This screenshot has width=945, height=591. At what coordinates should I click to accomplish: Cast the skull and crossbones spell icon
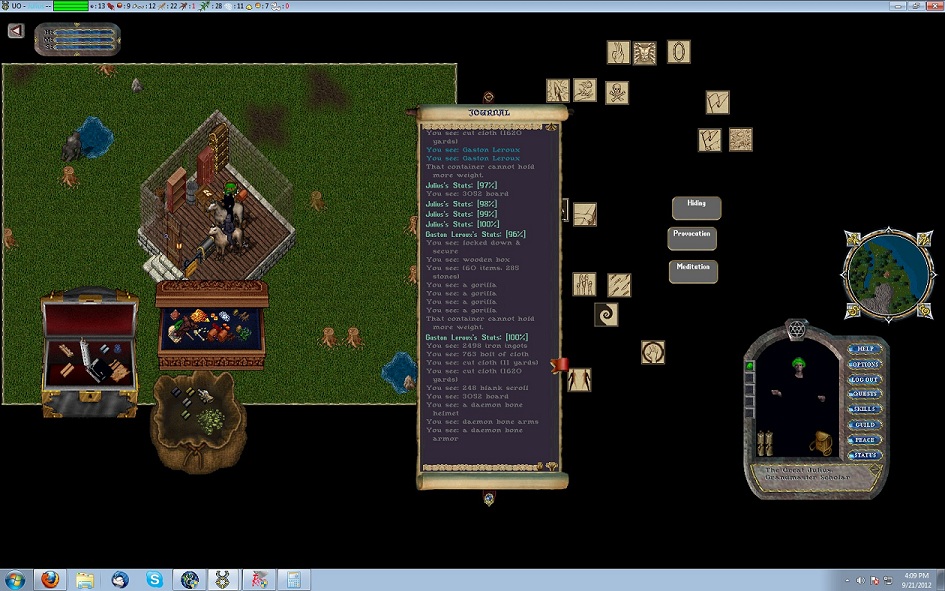[617, 93]
